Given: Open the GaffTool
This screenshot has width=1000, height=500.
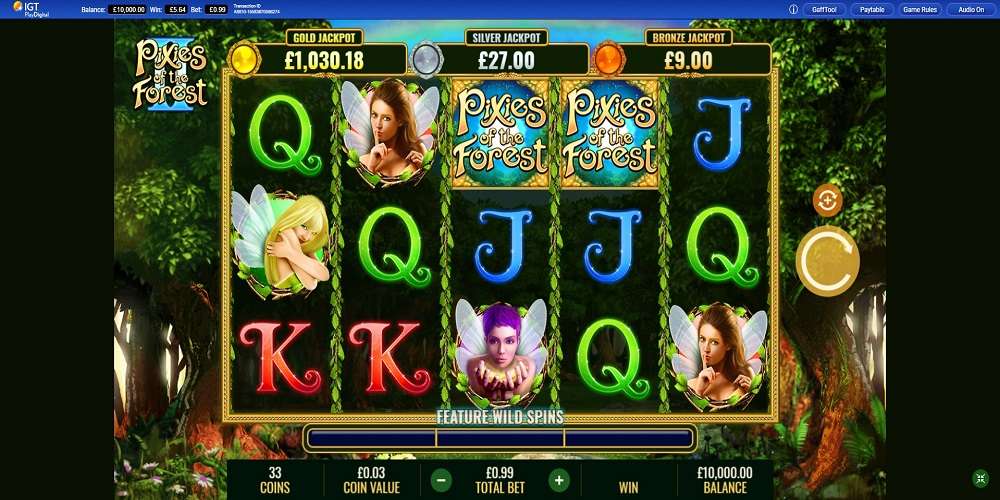Looking at the screenshot, I should pos(824,9).
